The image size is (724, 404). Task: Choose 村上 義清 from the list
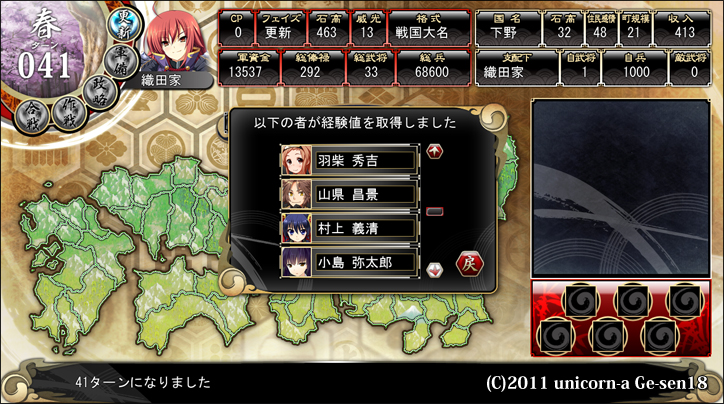click(x=348, y=228)
